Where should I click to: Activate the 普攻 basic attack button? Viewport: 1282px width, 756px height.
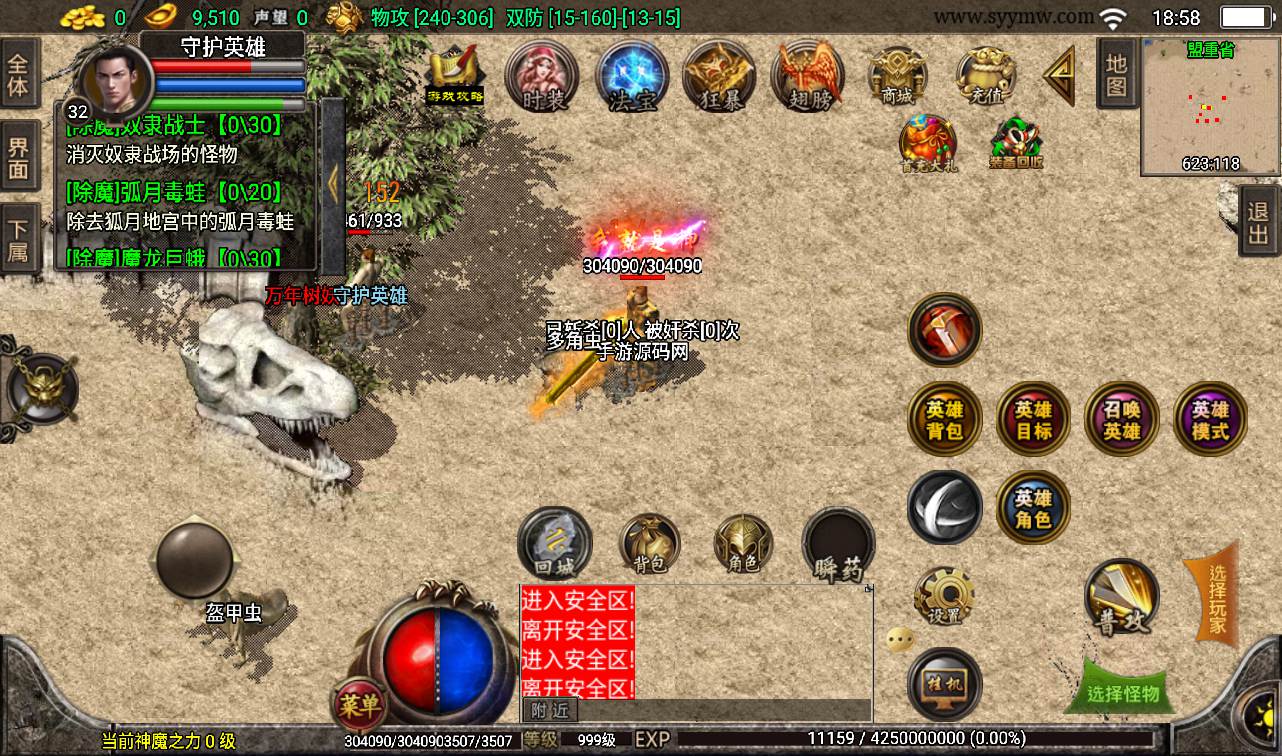1121,596
